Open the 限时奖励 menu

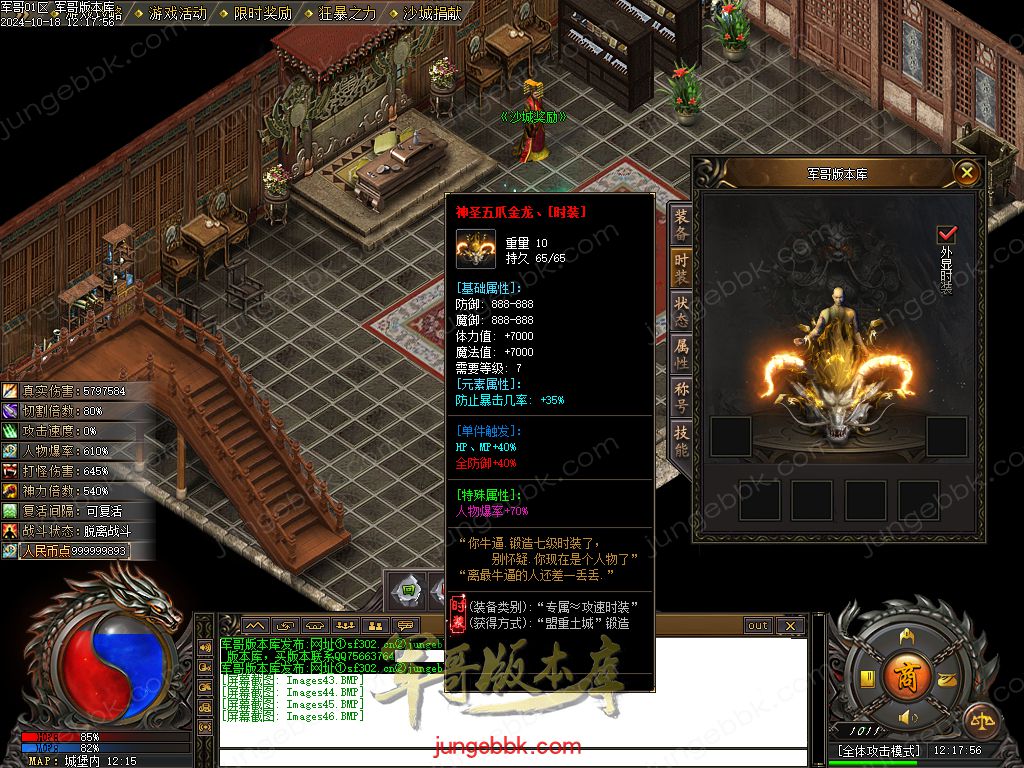tap(262, 14)
